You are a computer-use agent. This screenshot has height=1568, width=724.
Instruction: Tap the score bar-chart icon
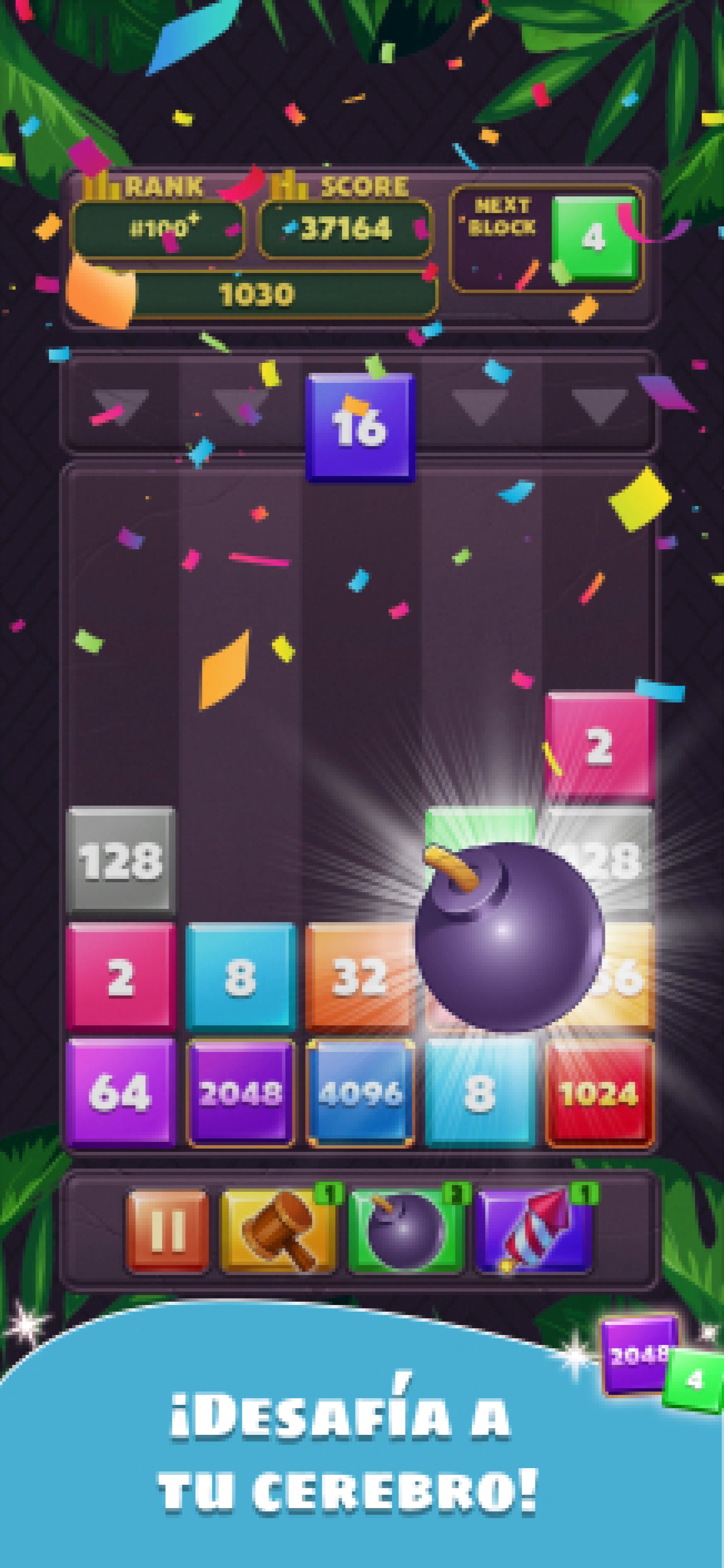291,187
